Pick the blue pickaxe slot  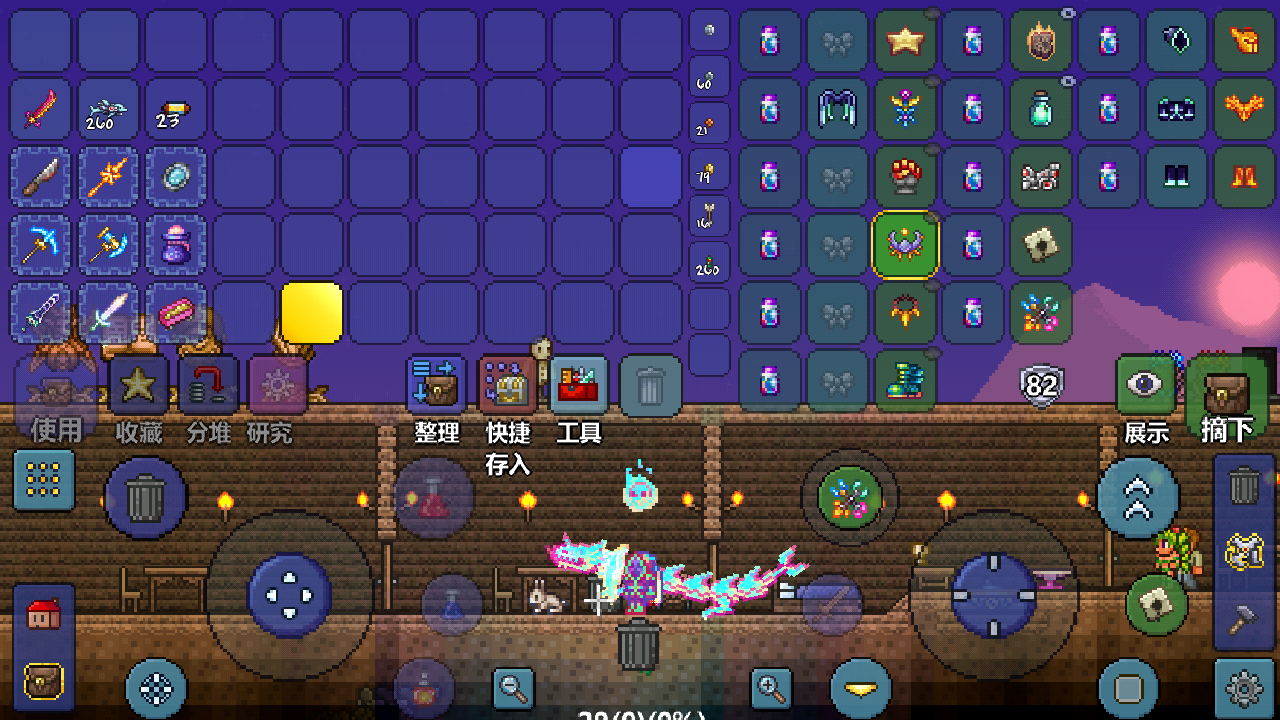point(41,245)
